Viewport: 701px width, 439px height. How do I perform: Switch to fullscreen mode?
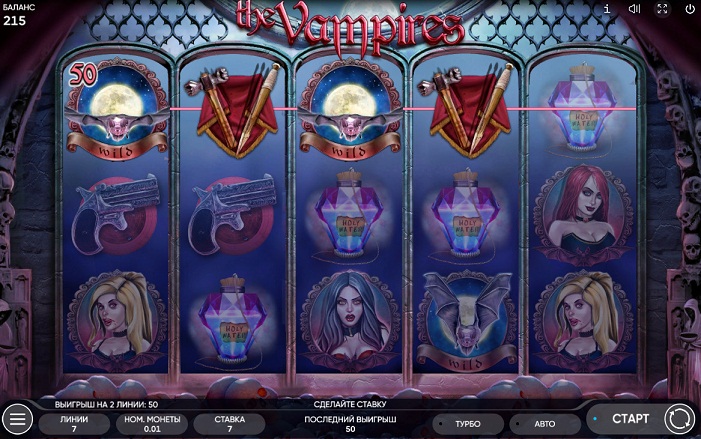pyautogui.click(x=662, y=9)
